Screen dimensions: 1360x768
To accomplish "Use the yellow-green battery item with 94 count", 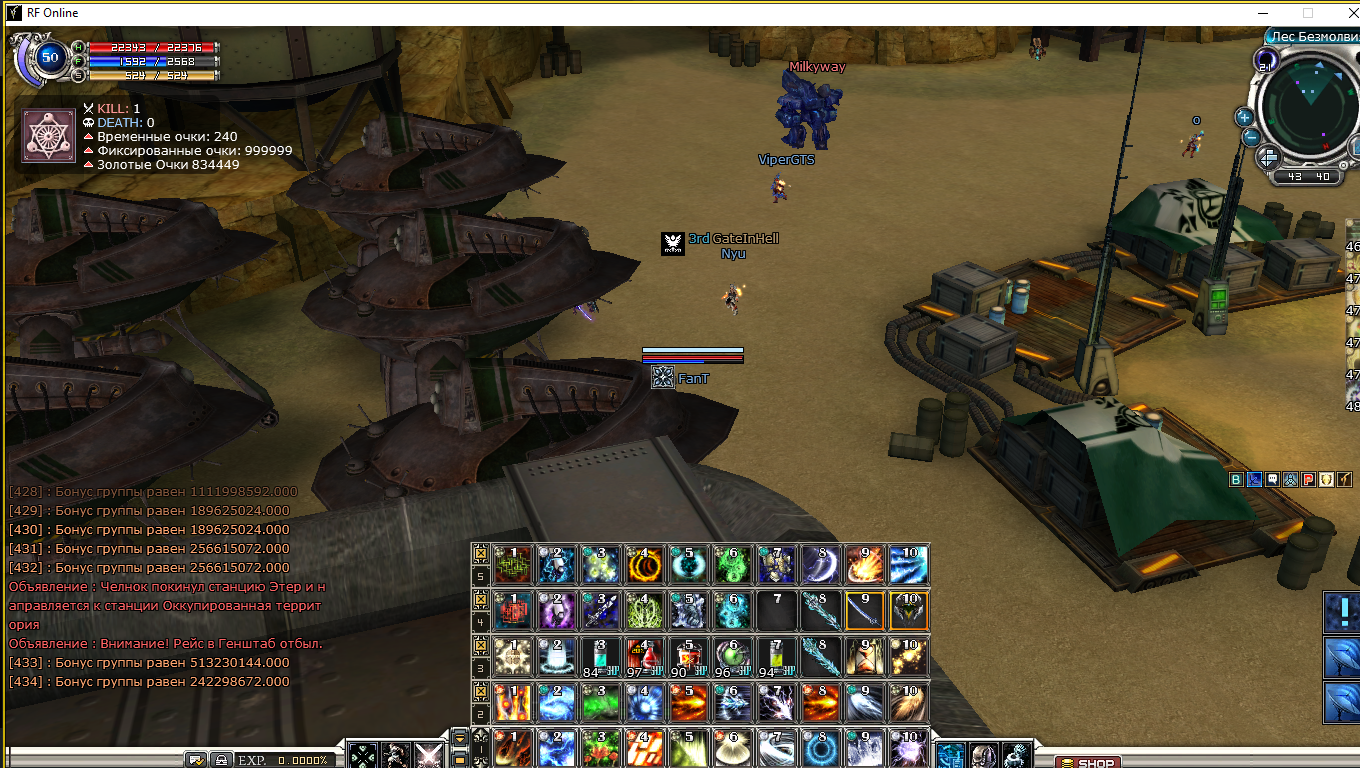I will (775, 656).
